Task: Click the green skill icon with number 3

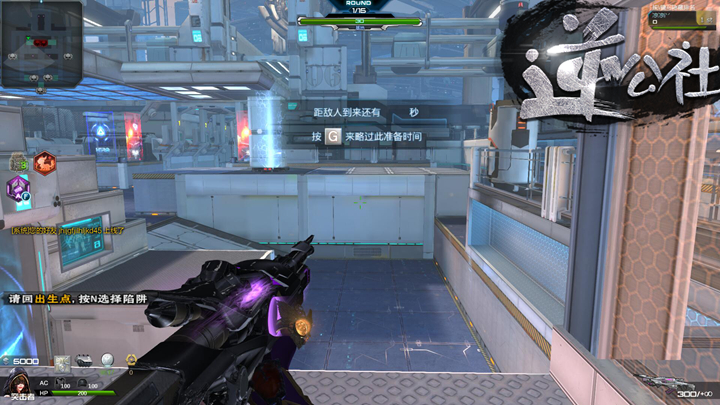Action: point(17,162)
